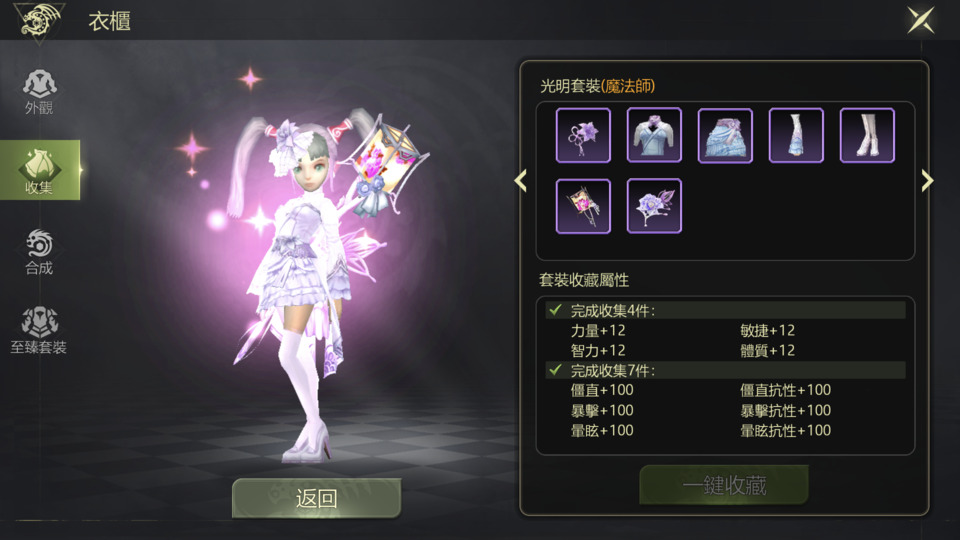
Task: Go to the 至臻套裝 tab
Action: coord(39,331)
